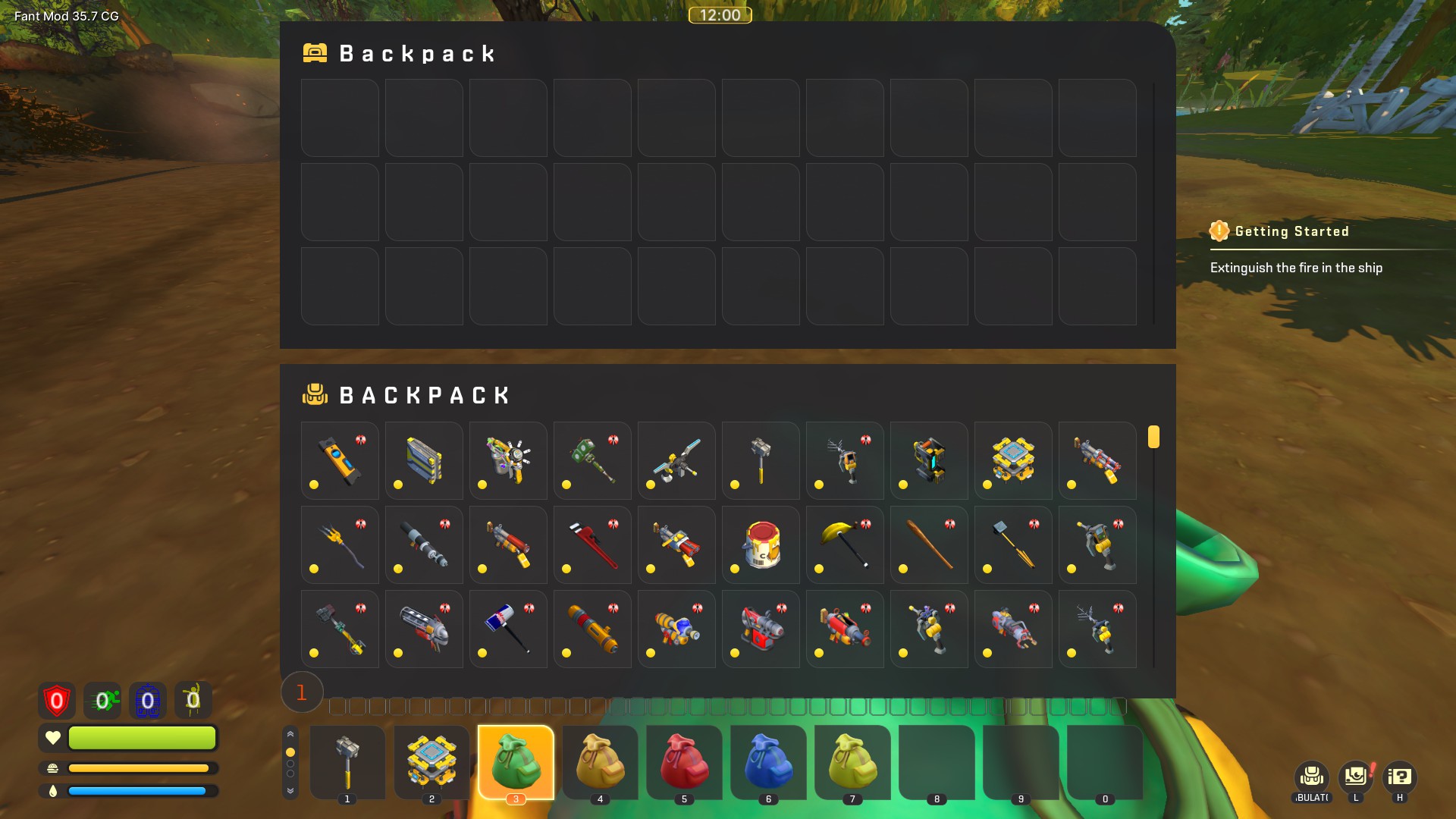
Task: Click the backpack icon in the corner
Action: click(x=1312, y=777)
